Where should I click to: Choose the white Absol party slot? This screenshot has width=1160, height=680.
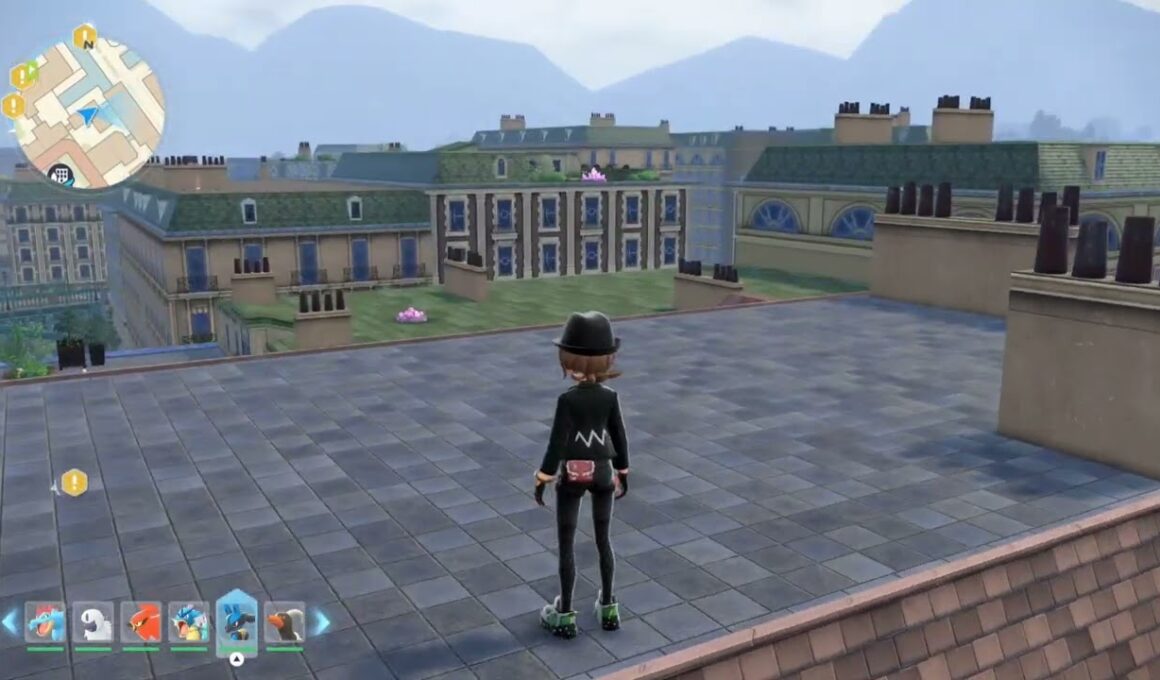[x=93, y=621]
